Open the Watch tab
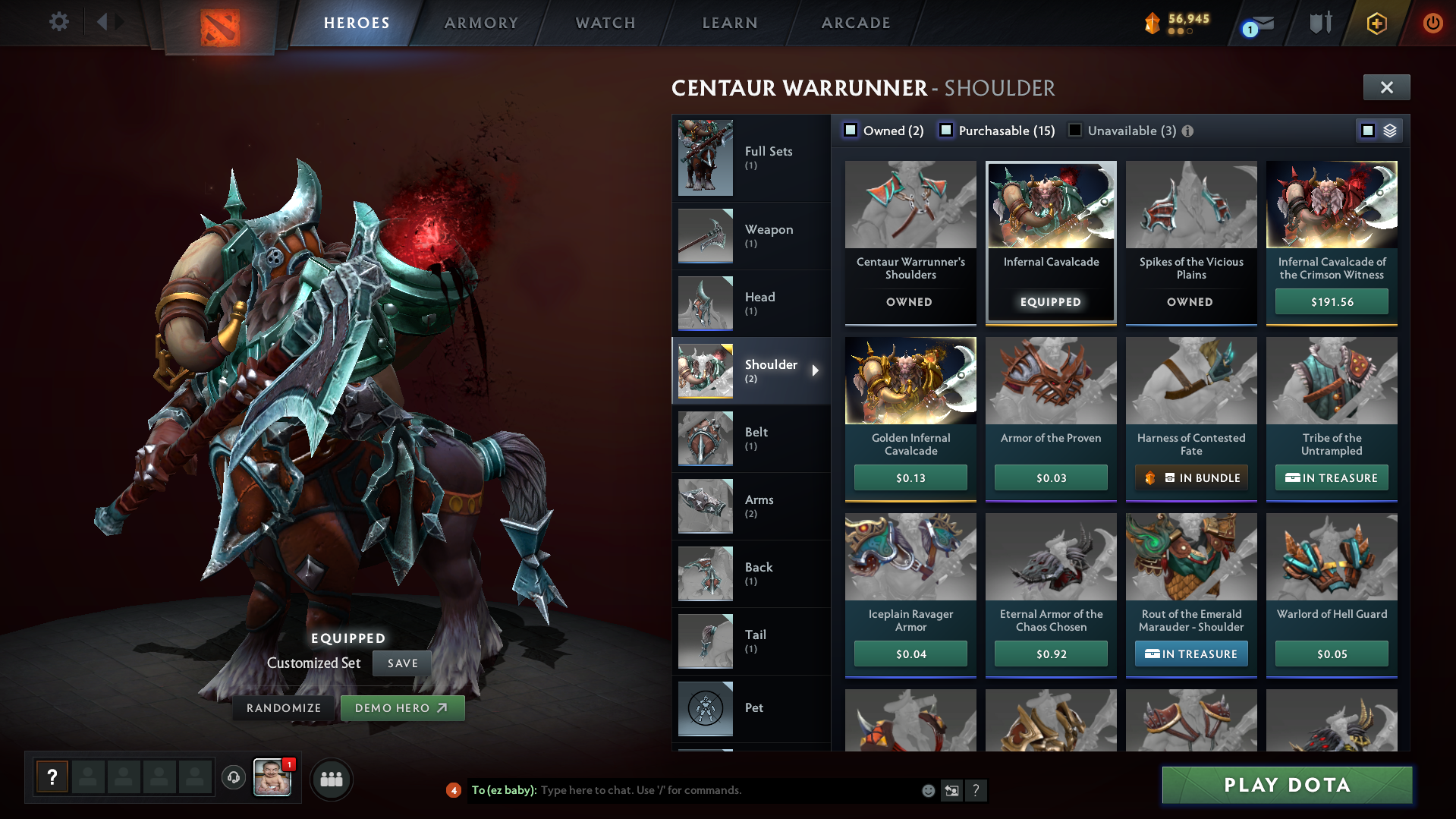The width and height of the screenshot is (1456, 819). pyautogui.click(x=605, y=23)
